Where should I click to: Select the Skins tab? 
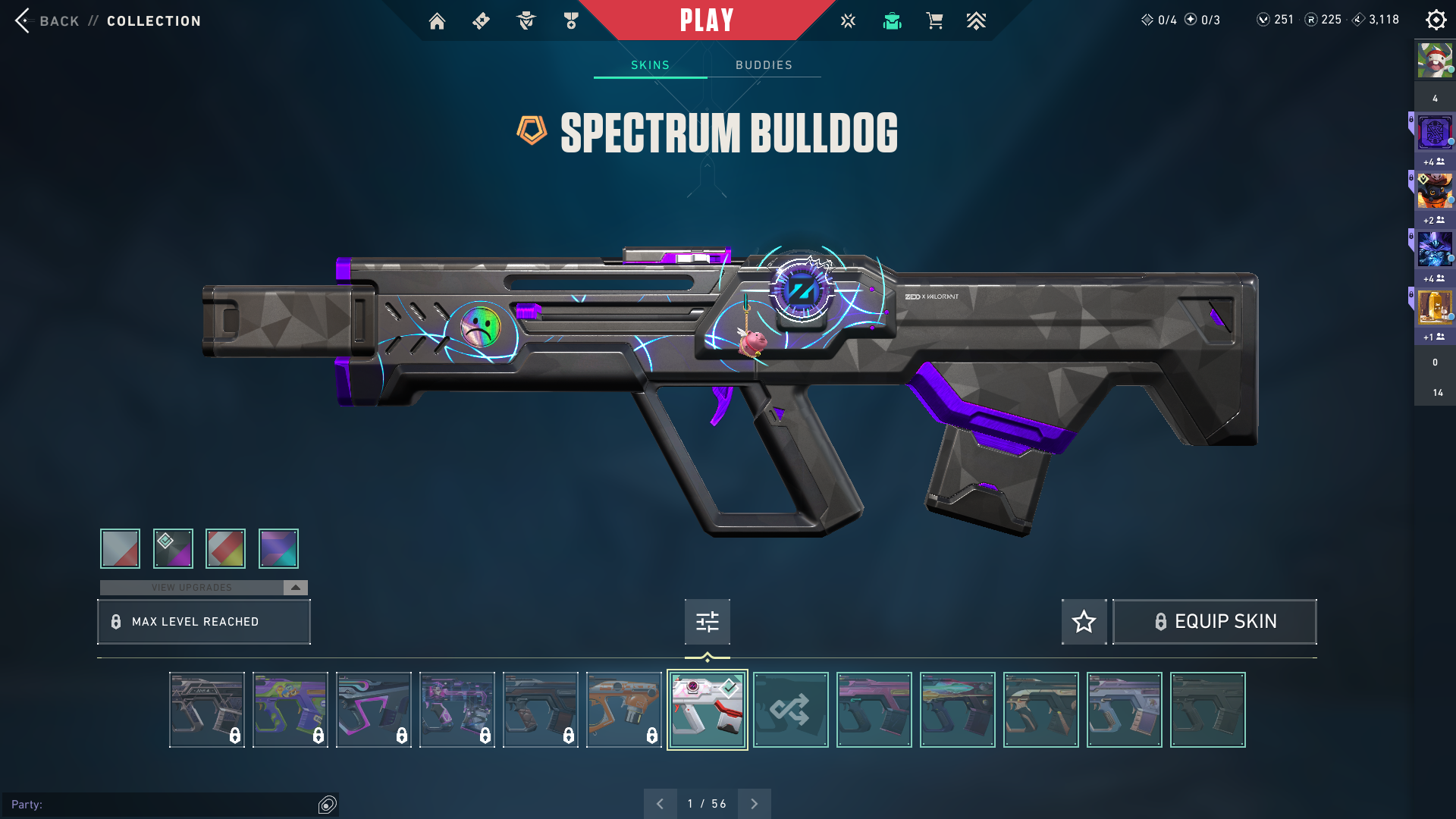[650, 65]
